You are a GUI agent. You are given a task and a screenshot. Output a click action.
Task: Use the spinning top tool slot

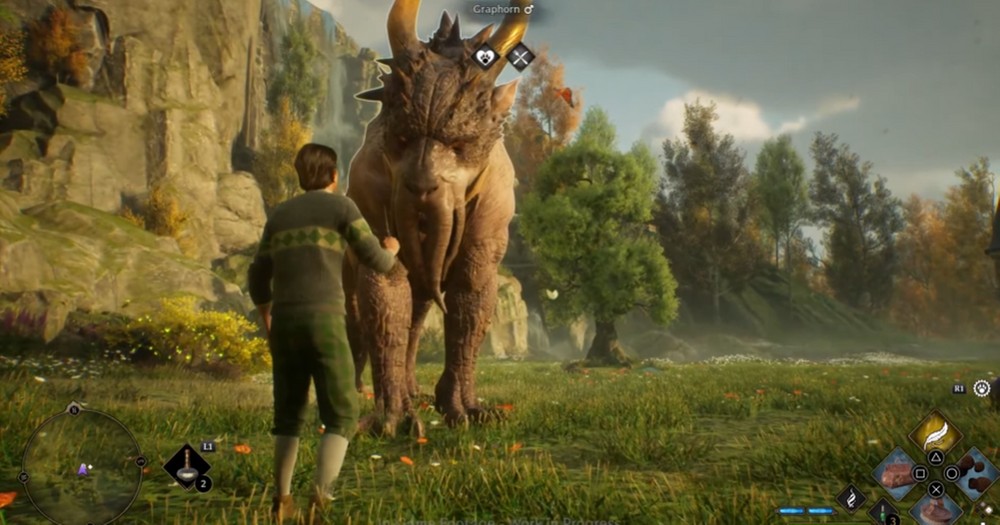coord(185,466)
